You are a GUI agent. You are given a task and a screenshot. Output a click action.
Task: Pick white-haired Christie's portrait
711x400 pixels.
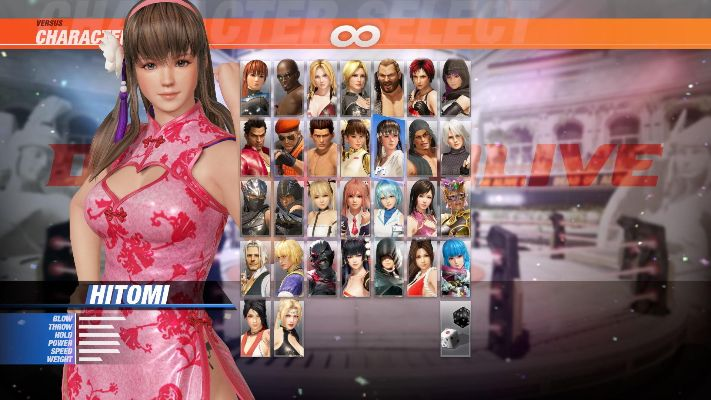pos(455,147)
